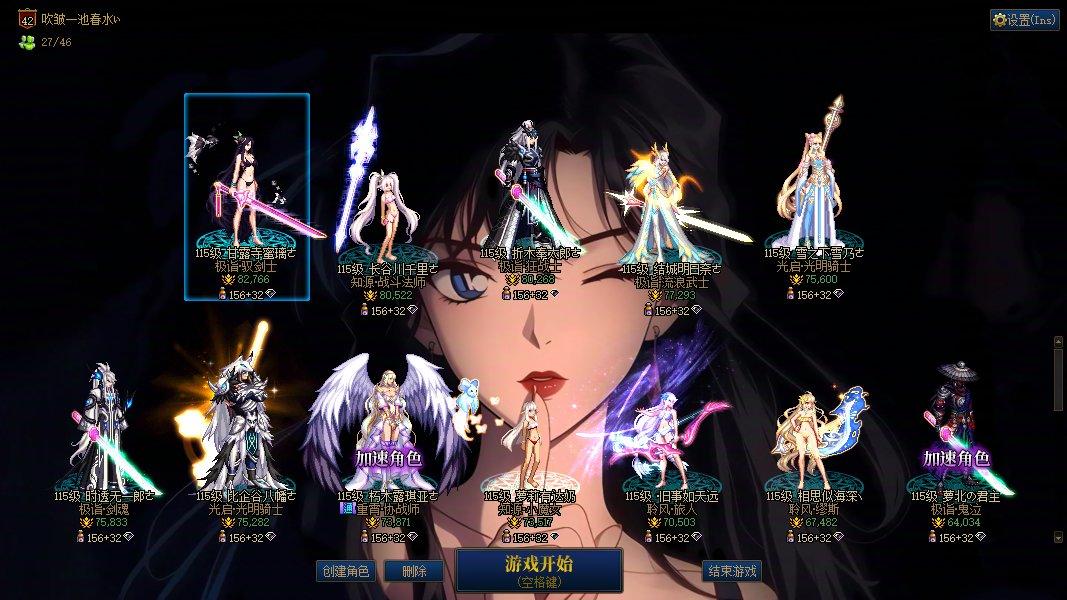The width and height of the screenshot is (1067, 600).
Task: Choose the 剑魂 character 时透无一郎
Action: click(105, 430)
